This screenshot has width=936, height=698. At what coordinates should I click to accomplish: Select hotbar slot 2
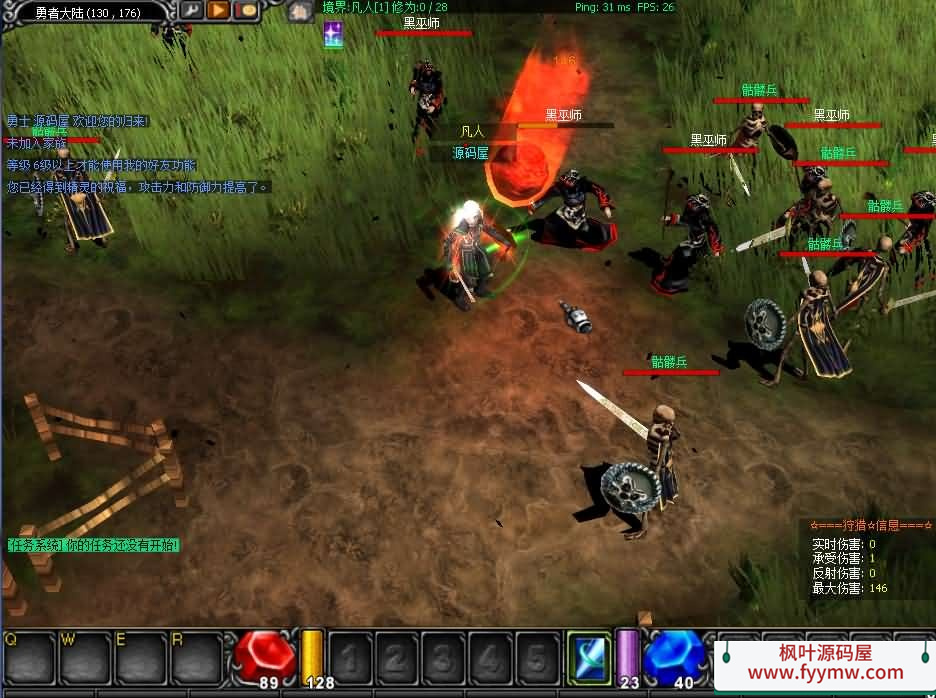pyautogui.click(x=397, y=657)
